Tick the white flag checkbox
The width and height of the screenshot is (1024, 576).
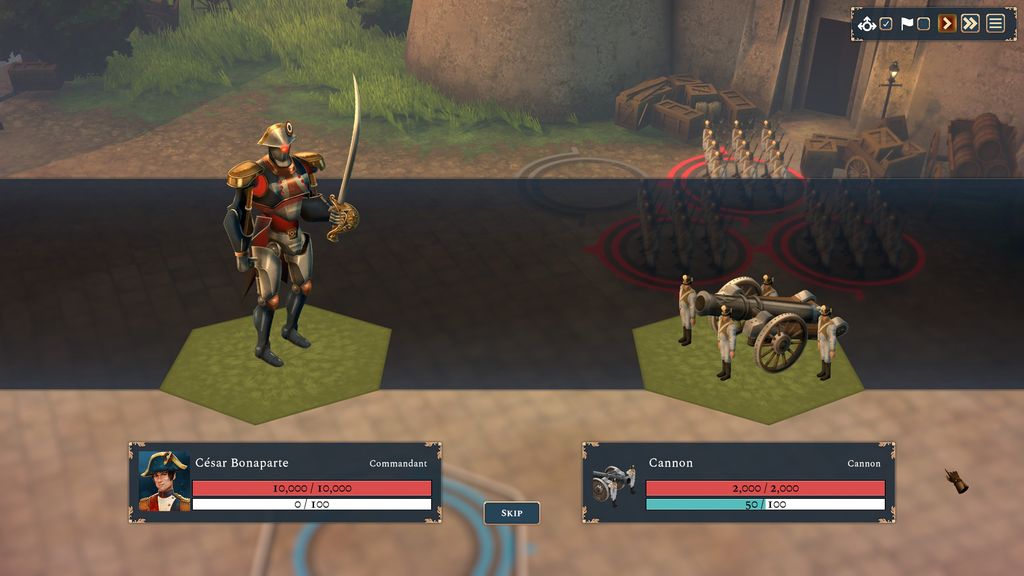tap(923, 24)
